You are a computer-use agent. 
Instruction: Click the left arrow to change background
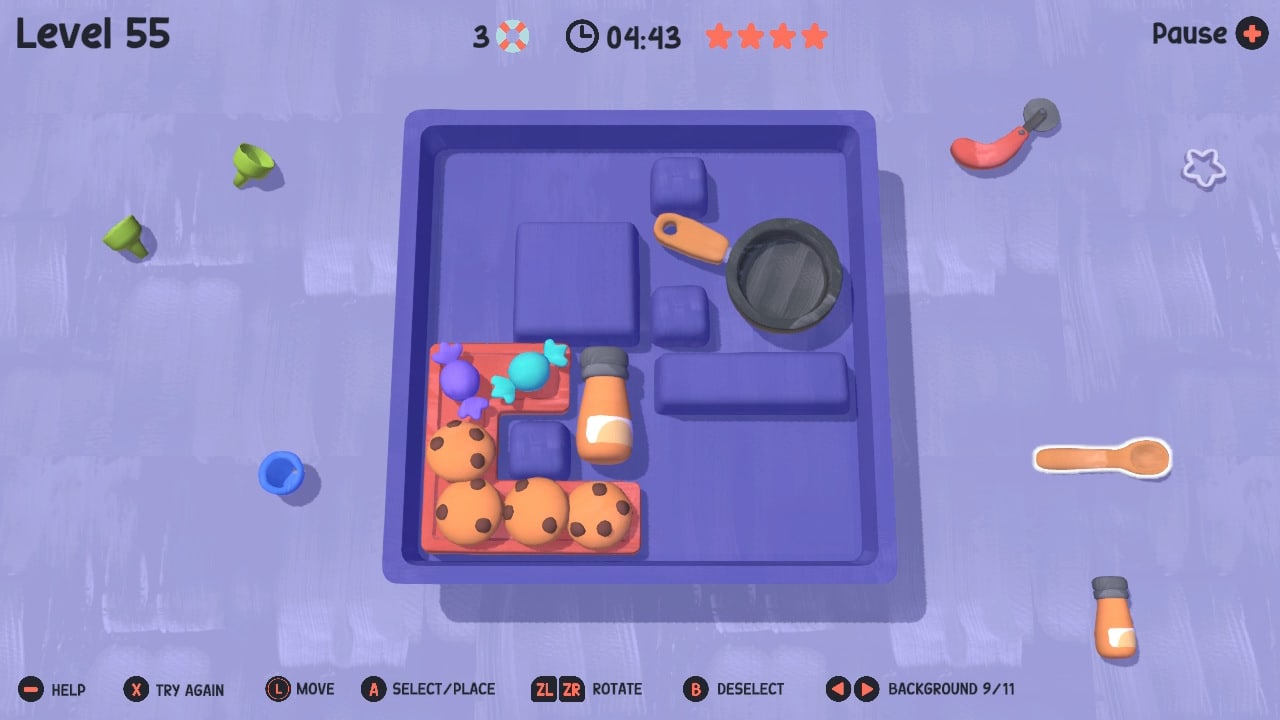(x=836, y=689)
